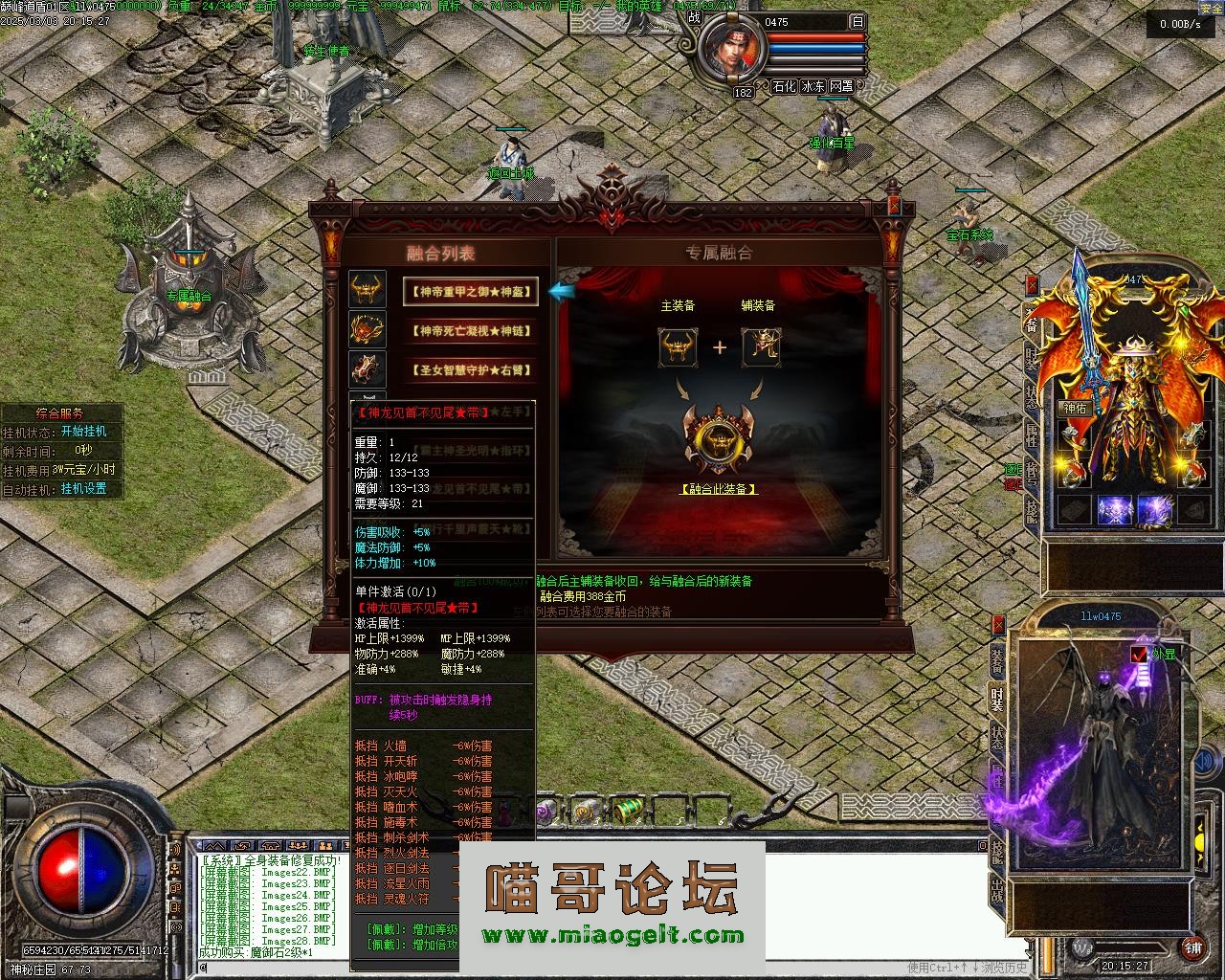This screenshot has width=1225, height=980.
Task: Click the main equipment (主装备) helmet slot
Action: click(678, 346)
